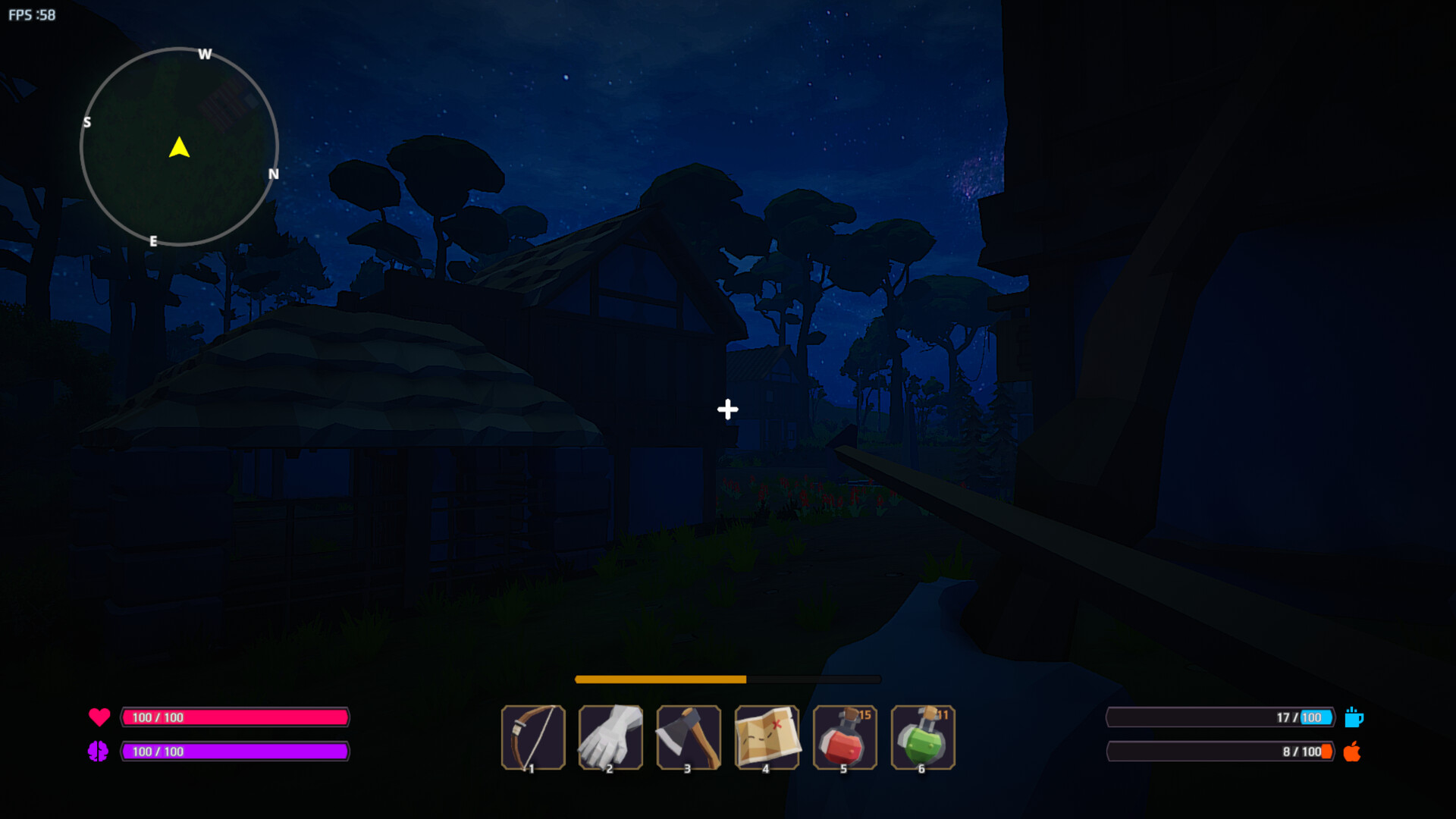Select the gloves in hotbar slot 2
Image resolution: width=1456 pixels, height=819 pixels.
click(x=611, y=737)
